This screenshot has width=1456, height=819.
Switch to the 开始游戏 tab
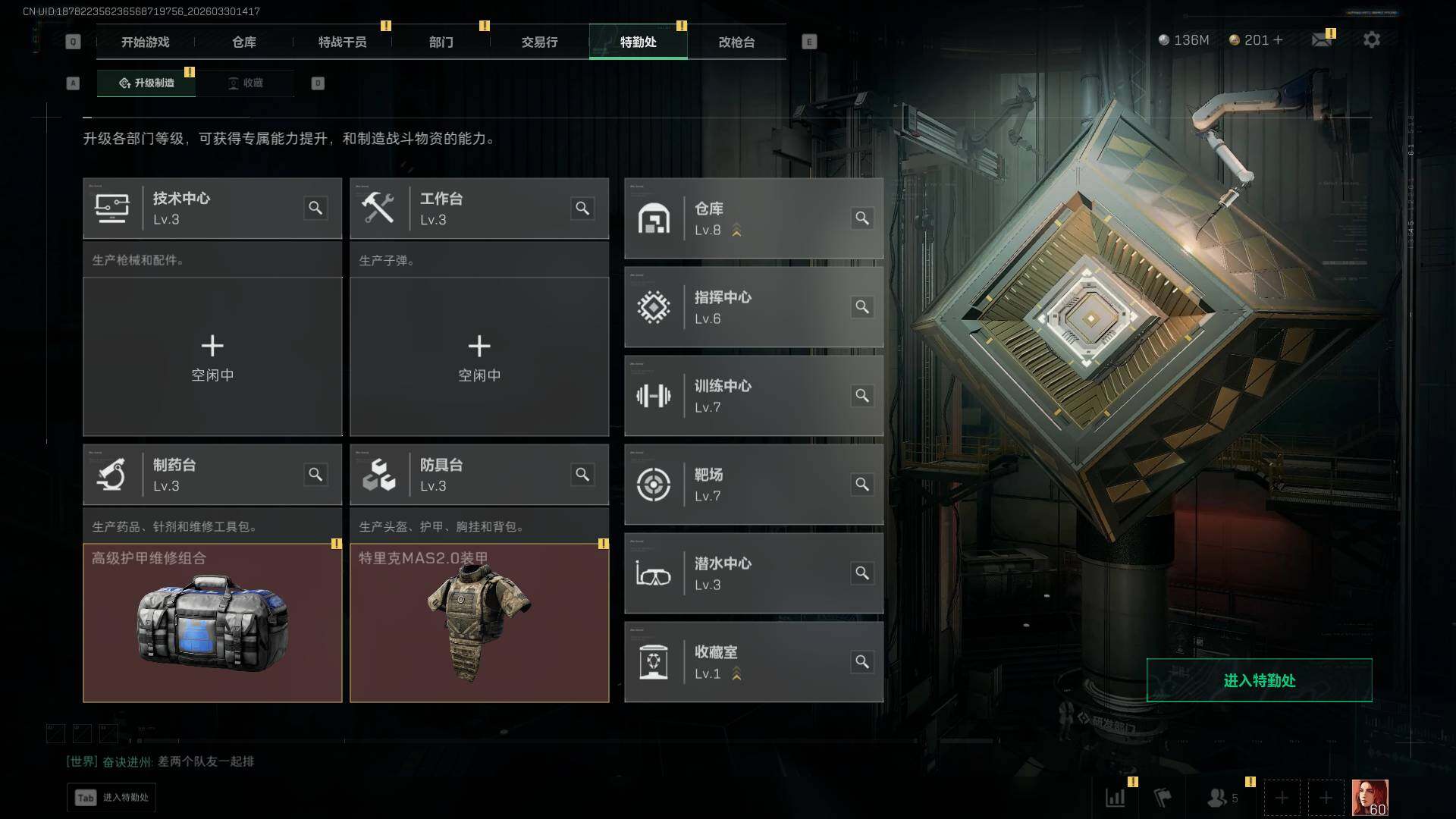(145, 42)
